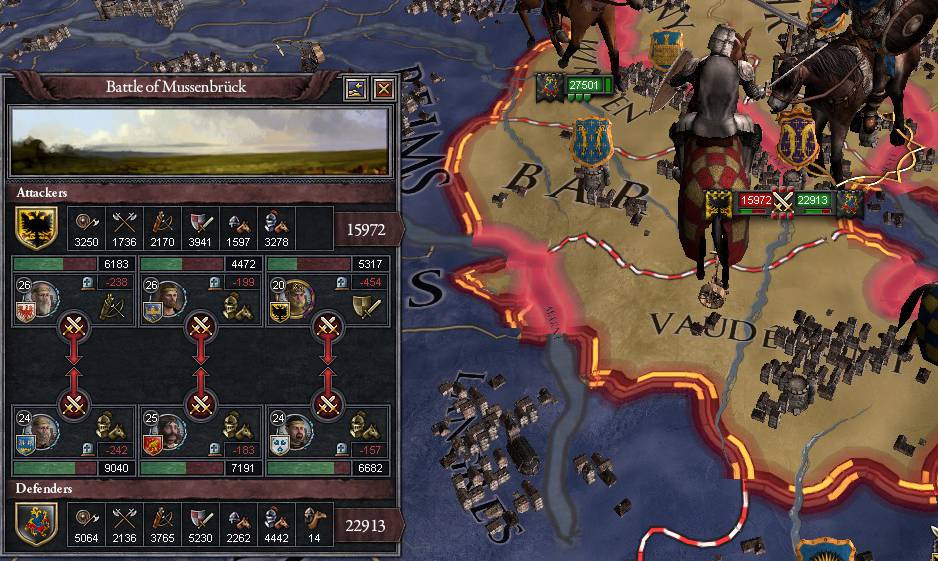Open attacker commander portrait of flank with 5317 troops

pyautogui.click(x=298, y=297)
